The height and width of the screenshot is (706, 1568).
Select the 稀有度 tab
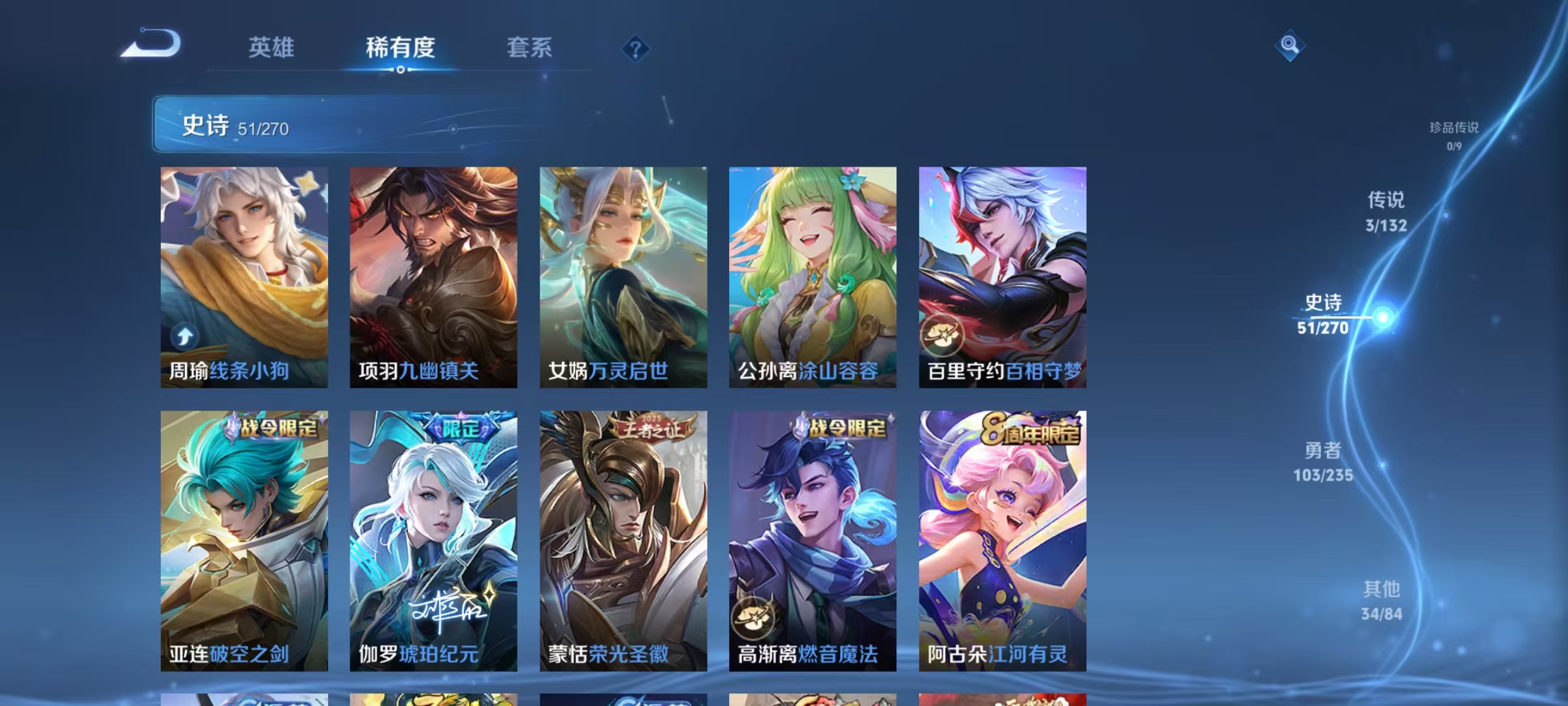[x=401, y=48]
